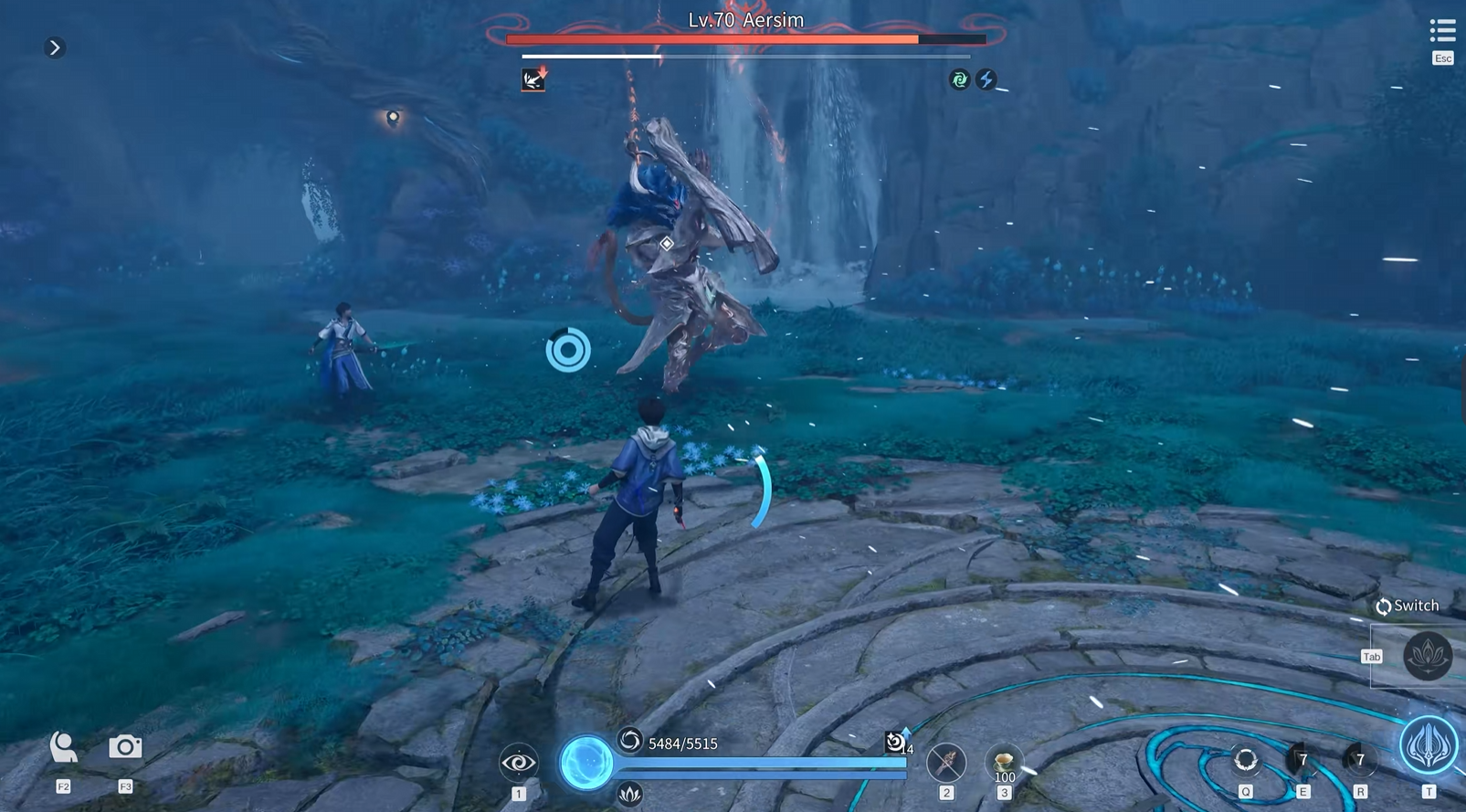Trigger the circular ring dodge skill

1245,760
